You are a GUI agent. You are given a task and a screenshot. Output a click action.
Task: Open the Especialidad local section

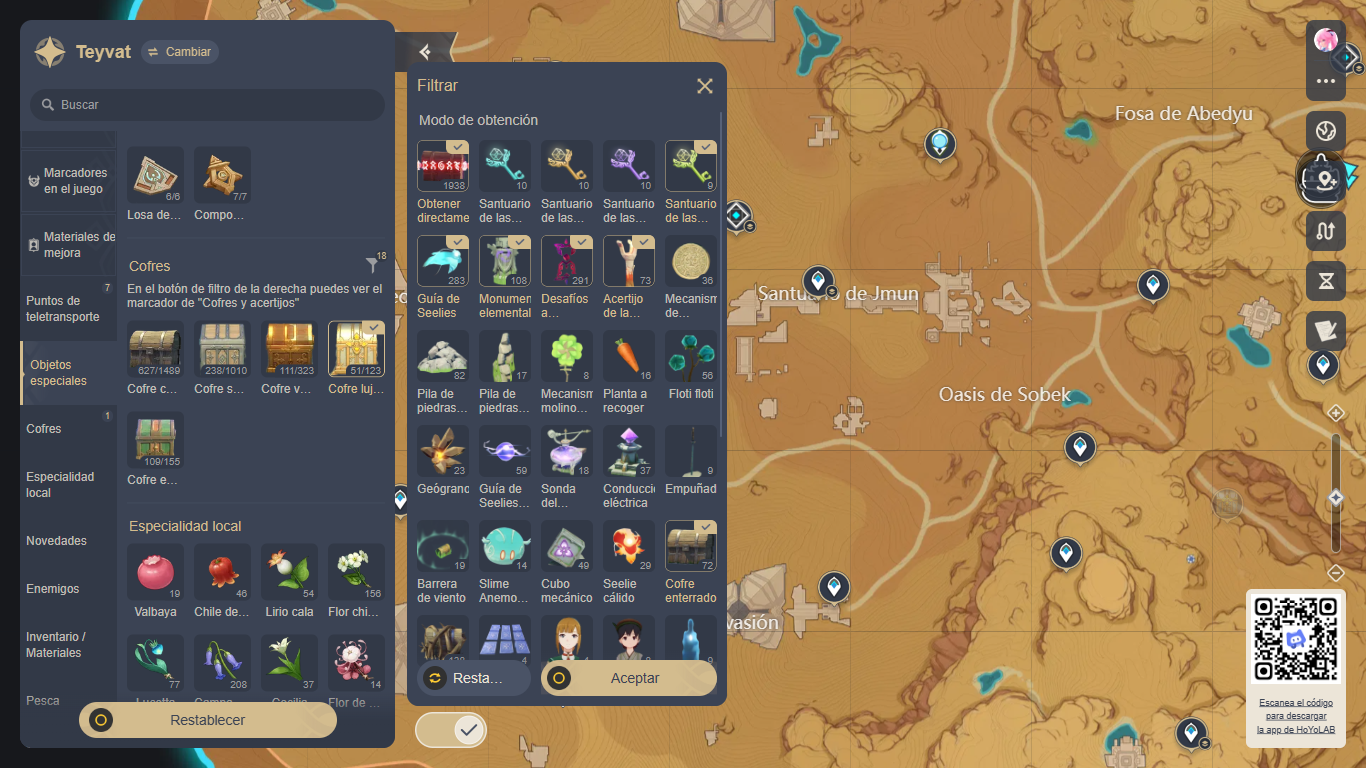click(62, 484)
